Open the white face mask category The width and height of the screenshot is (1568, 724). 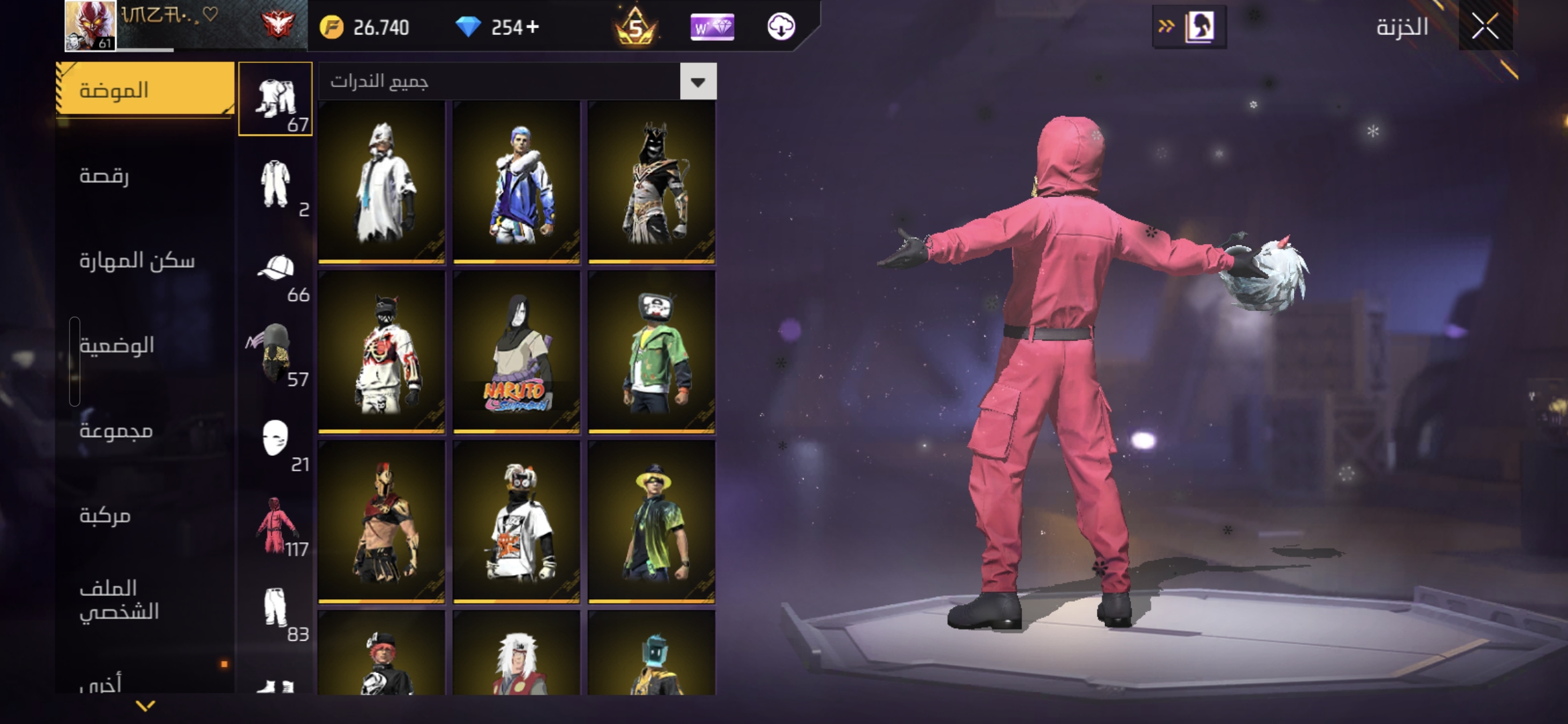[275, 439]
